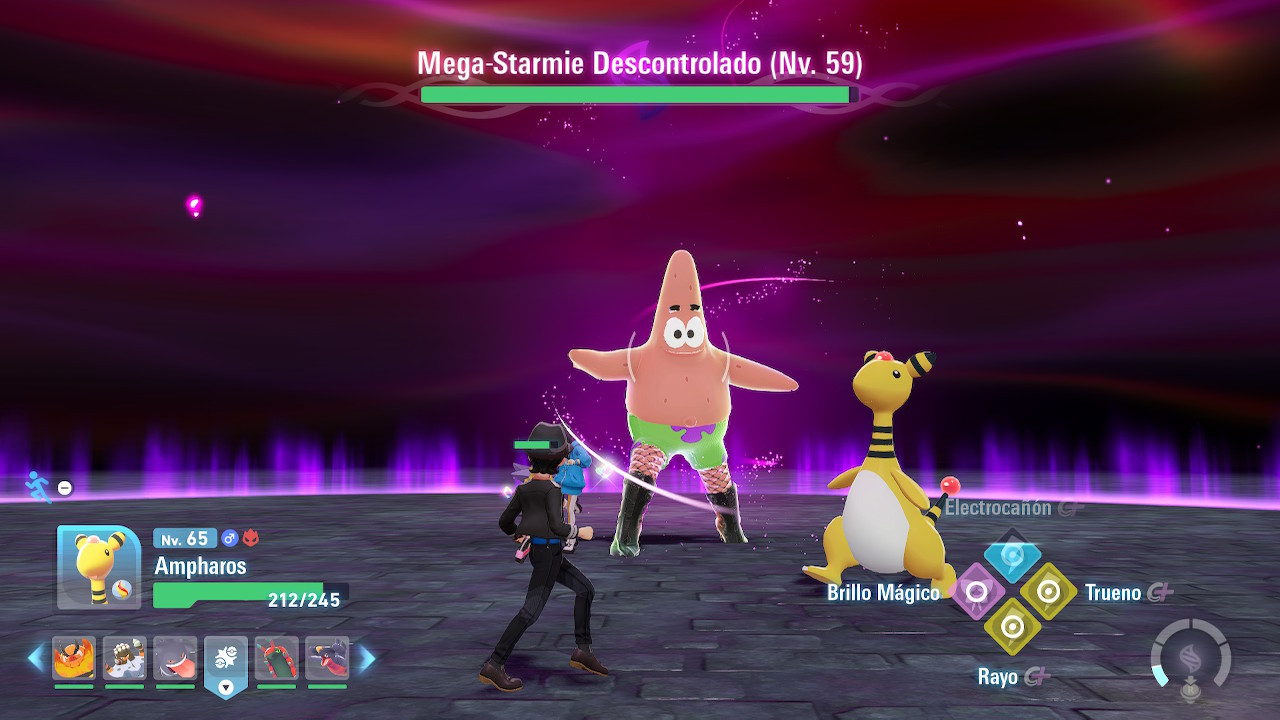The height and width of the screenshot is (720, 1280).
Task: Select the highlighted active party slot
Action: pos(226,662)
